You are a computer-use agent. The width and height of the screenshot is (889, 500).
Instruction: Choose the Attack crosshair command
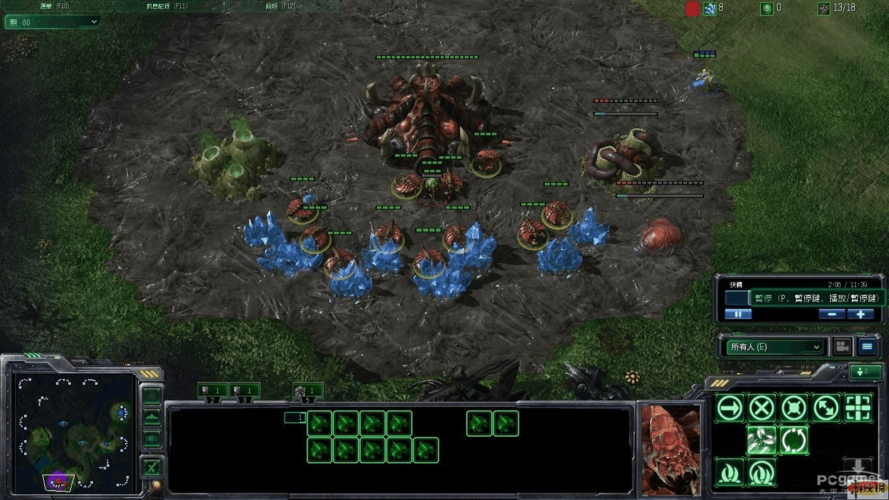pyautogui.click(x=858, y=408)
